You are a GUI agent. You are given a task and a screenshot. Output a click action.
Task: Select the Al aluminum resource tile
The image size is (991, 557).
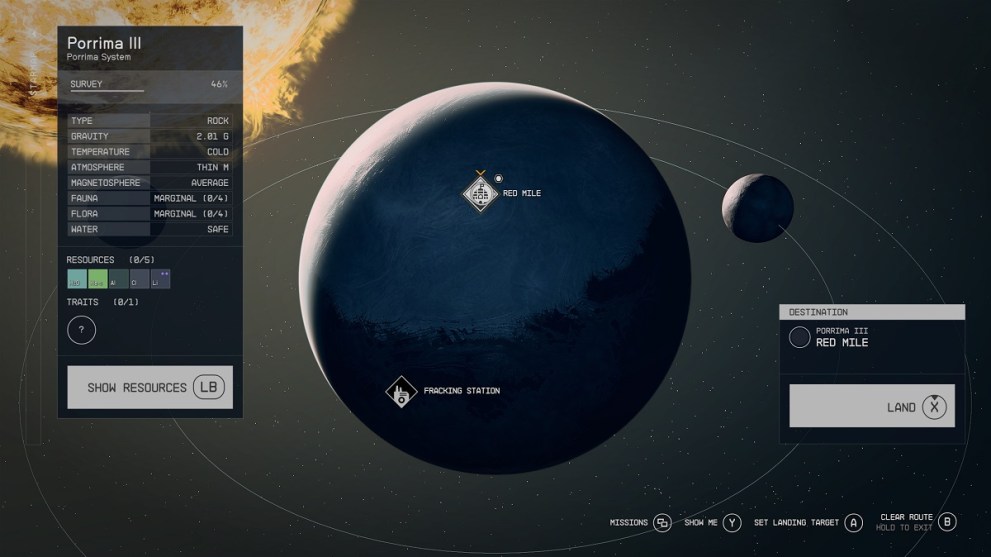click(x=119, y=279)
